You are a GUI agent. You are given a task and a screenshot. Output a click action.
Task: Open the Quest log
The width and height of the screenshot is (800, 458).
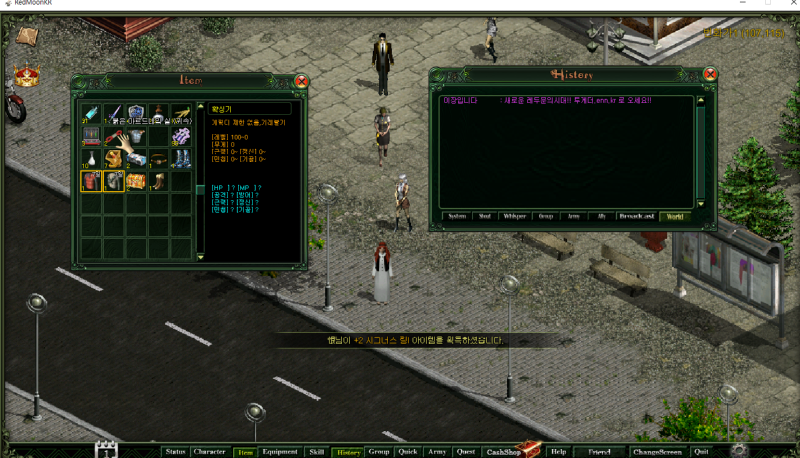click(x=466, y=451)
